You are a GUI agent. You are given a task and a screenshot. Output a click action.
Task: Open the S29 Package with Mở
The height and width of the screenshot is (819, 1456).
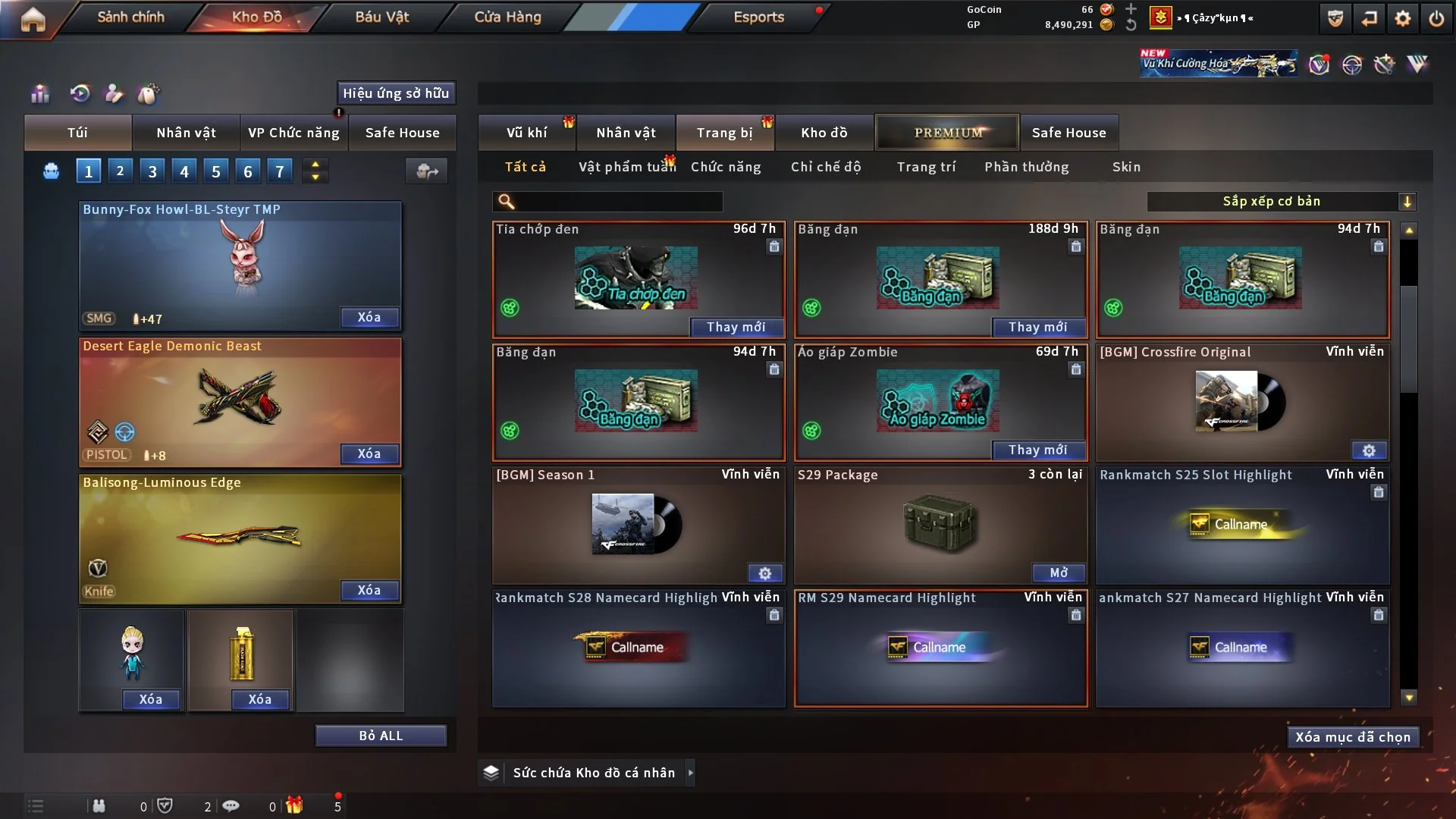coord(1059,573)
